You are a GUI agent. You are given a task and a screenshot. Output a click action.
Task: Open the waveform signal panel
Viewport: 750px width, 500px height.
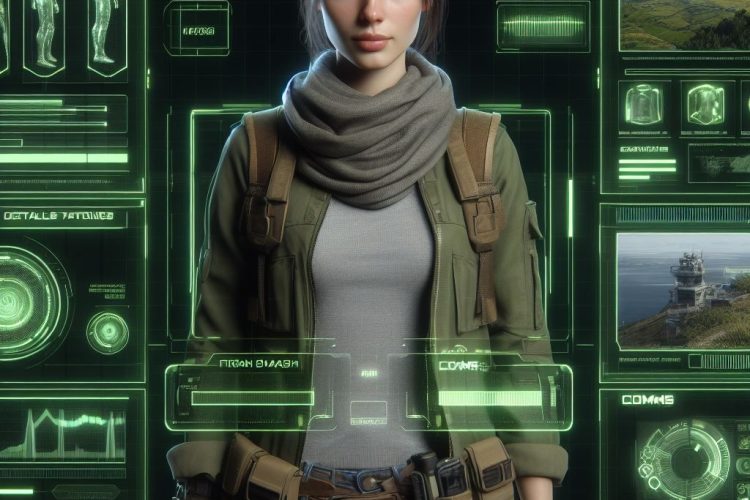click(543, 26)
